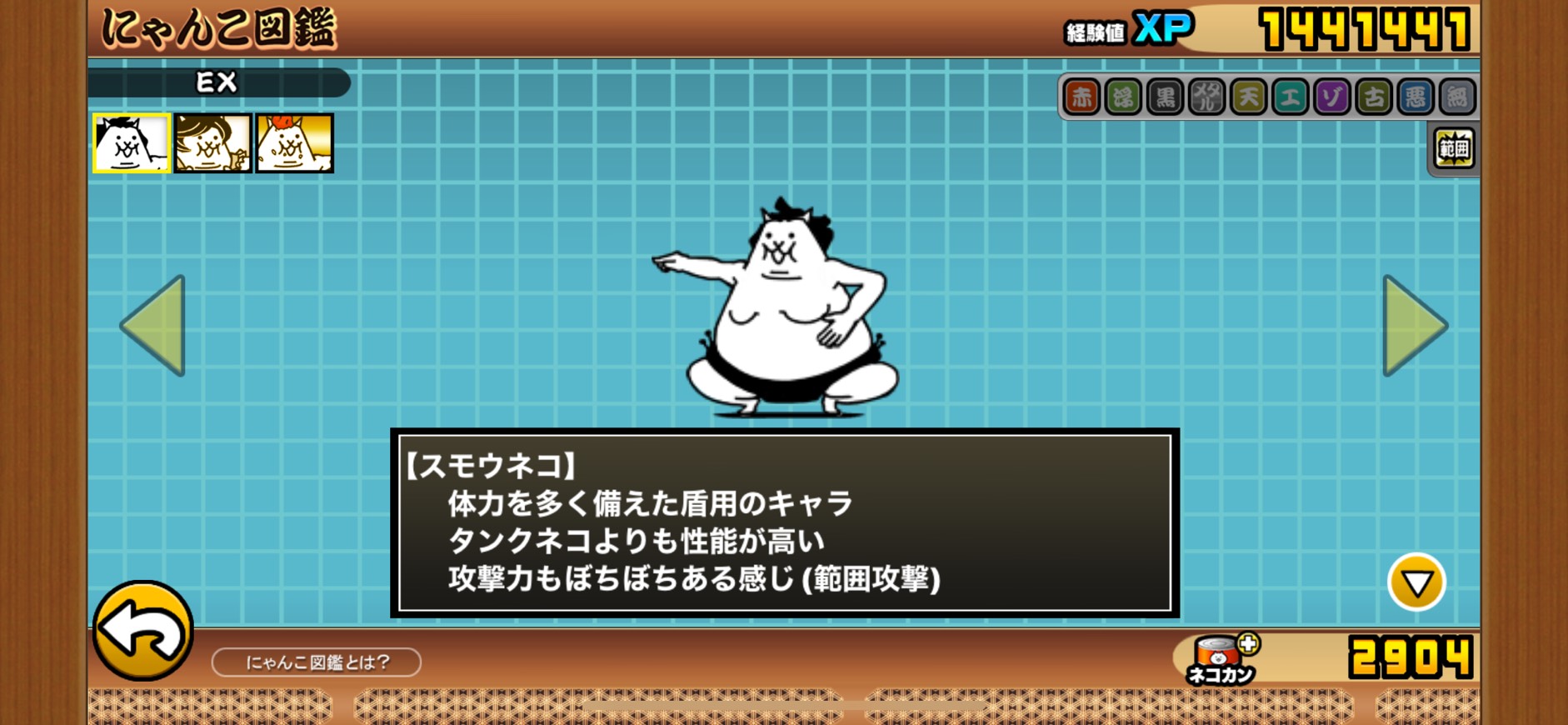Add cat food with the ネコカン plus icon

point(1247,644)
